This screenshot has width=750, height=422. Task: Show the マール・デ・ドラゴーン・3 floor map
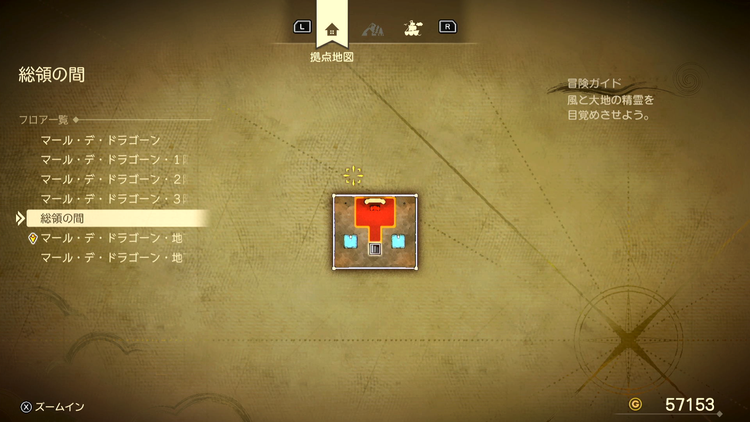(x=113, y=199)
